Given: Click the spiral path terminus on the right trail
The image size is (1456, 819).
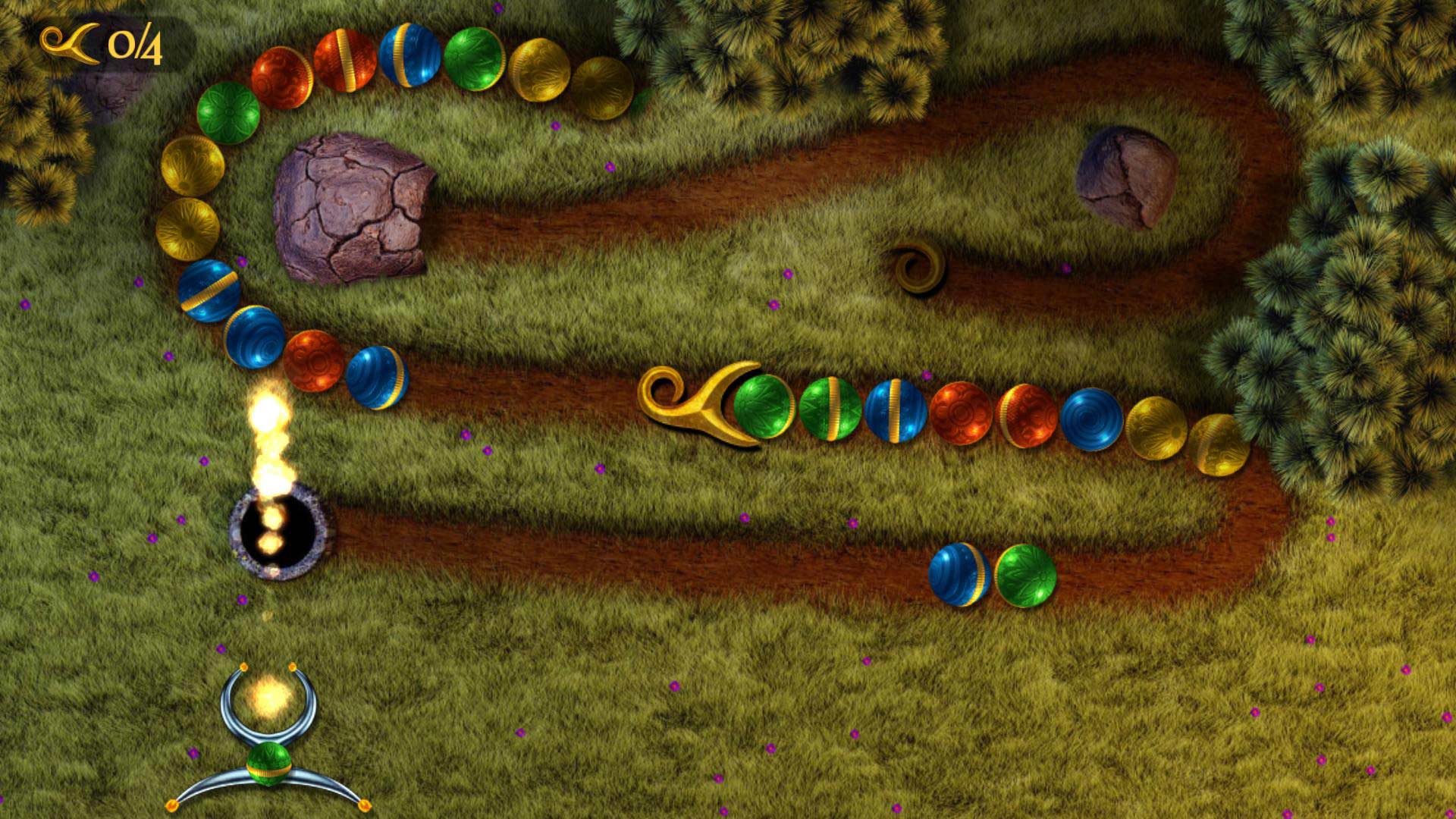Looking at the screenshot, I should tap(918, 269).
